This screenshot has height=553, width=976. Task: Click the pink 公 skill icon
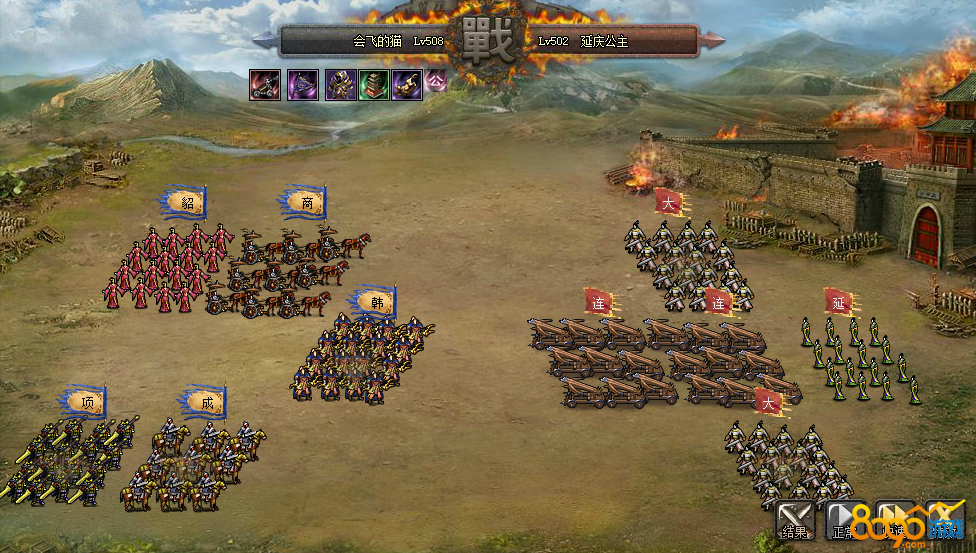click(x=436, y=82)
